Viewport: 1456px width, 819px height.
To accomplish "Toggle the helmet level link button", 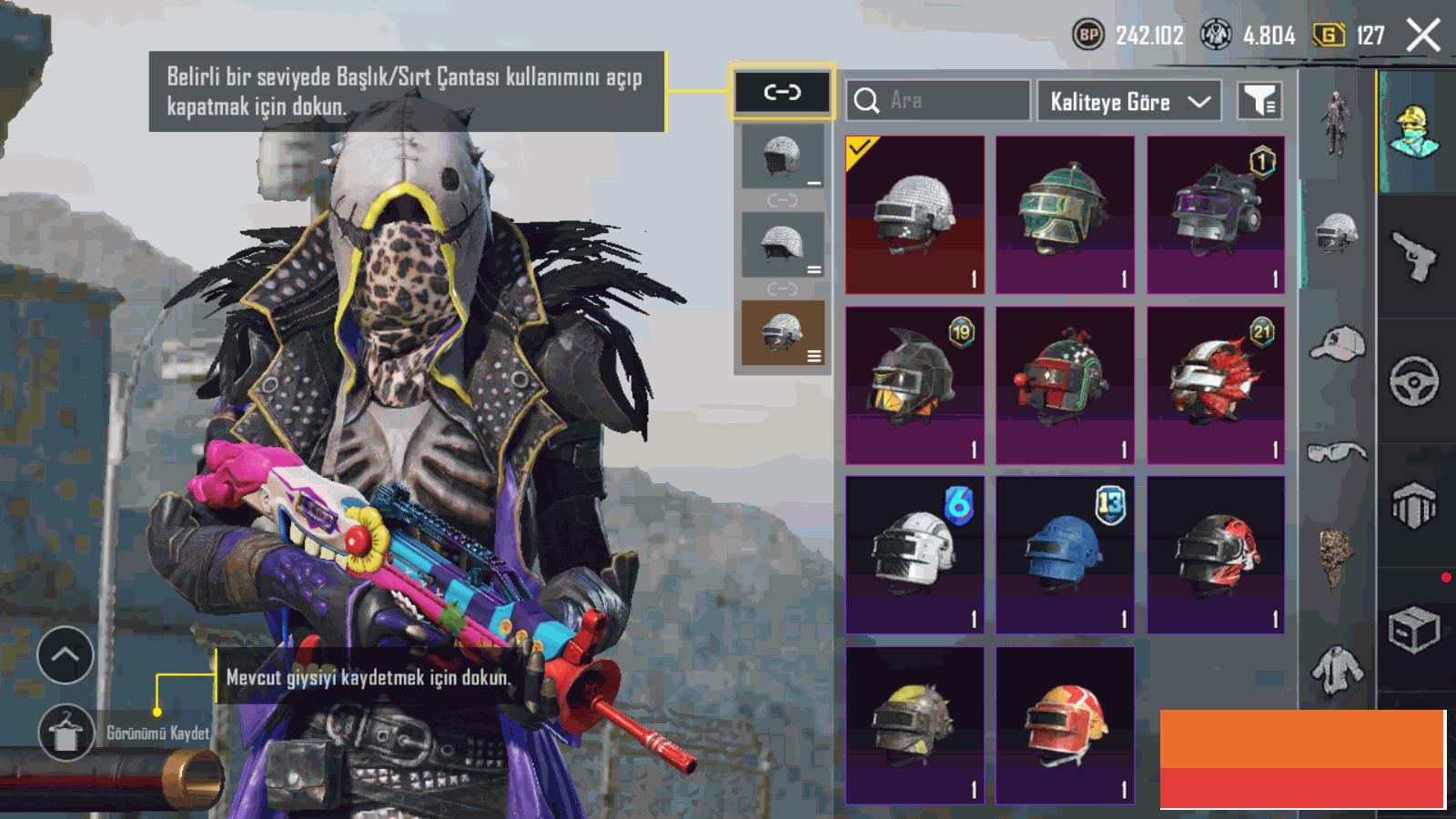I will 782,92.
